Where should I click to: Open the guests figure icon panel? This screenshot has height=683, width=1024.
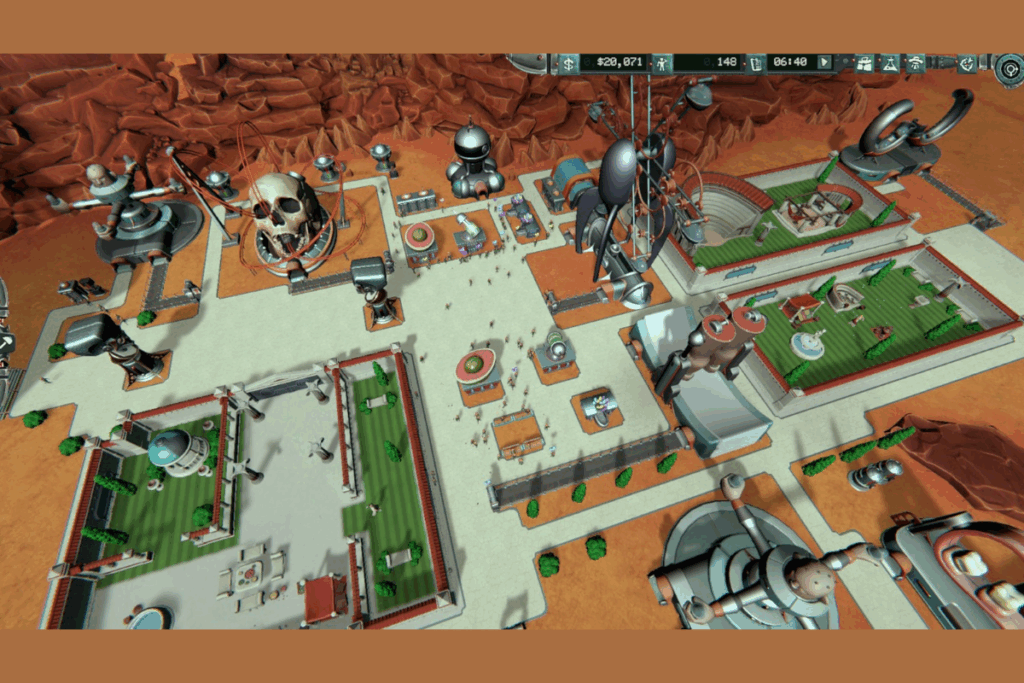(x=660, y=63)
